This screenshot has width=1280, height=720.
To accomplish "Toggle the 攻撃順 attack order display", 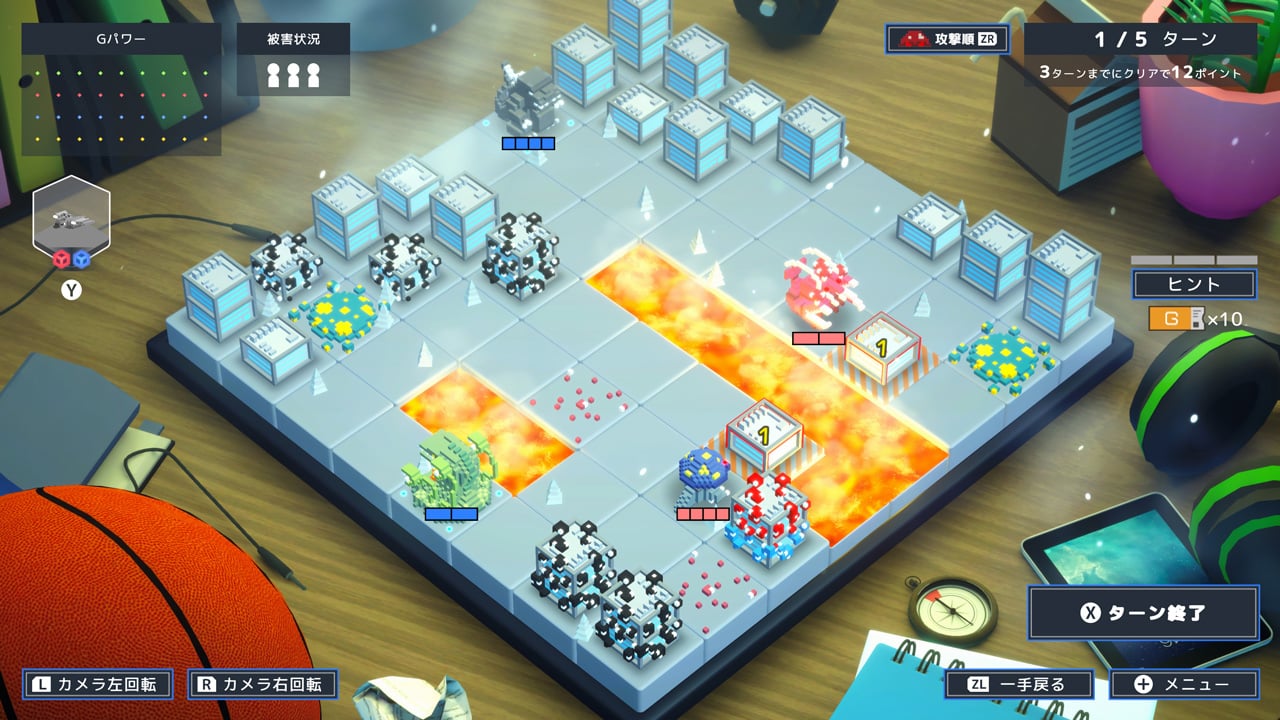I will [x=948, y=39].
